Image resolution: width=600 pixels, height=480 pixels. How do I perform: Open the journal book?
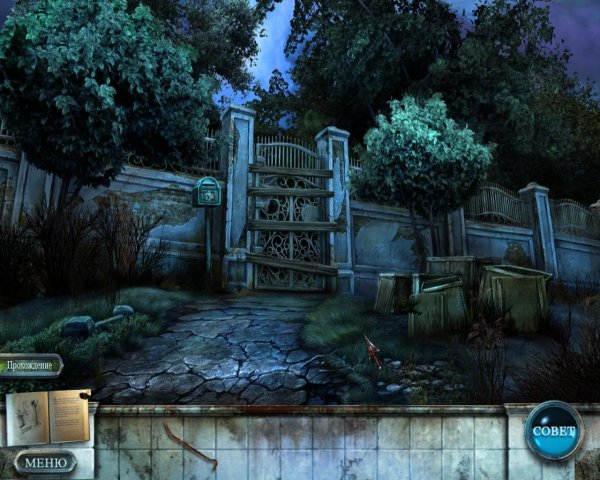(48, 415)
